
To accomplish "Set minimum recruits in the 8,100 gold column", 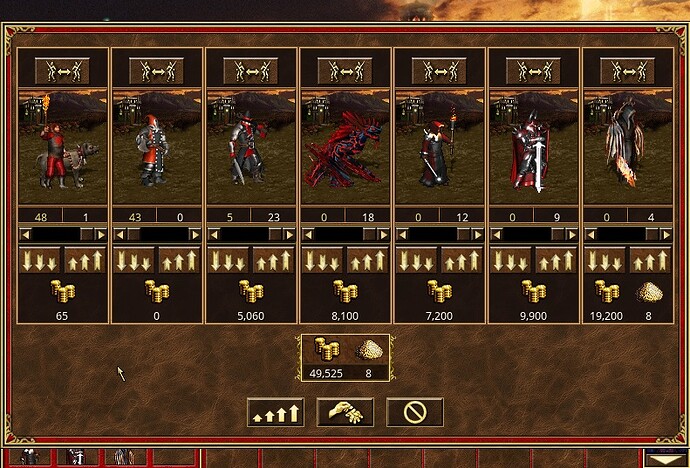I will coord(321,260).
